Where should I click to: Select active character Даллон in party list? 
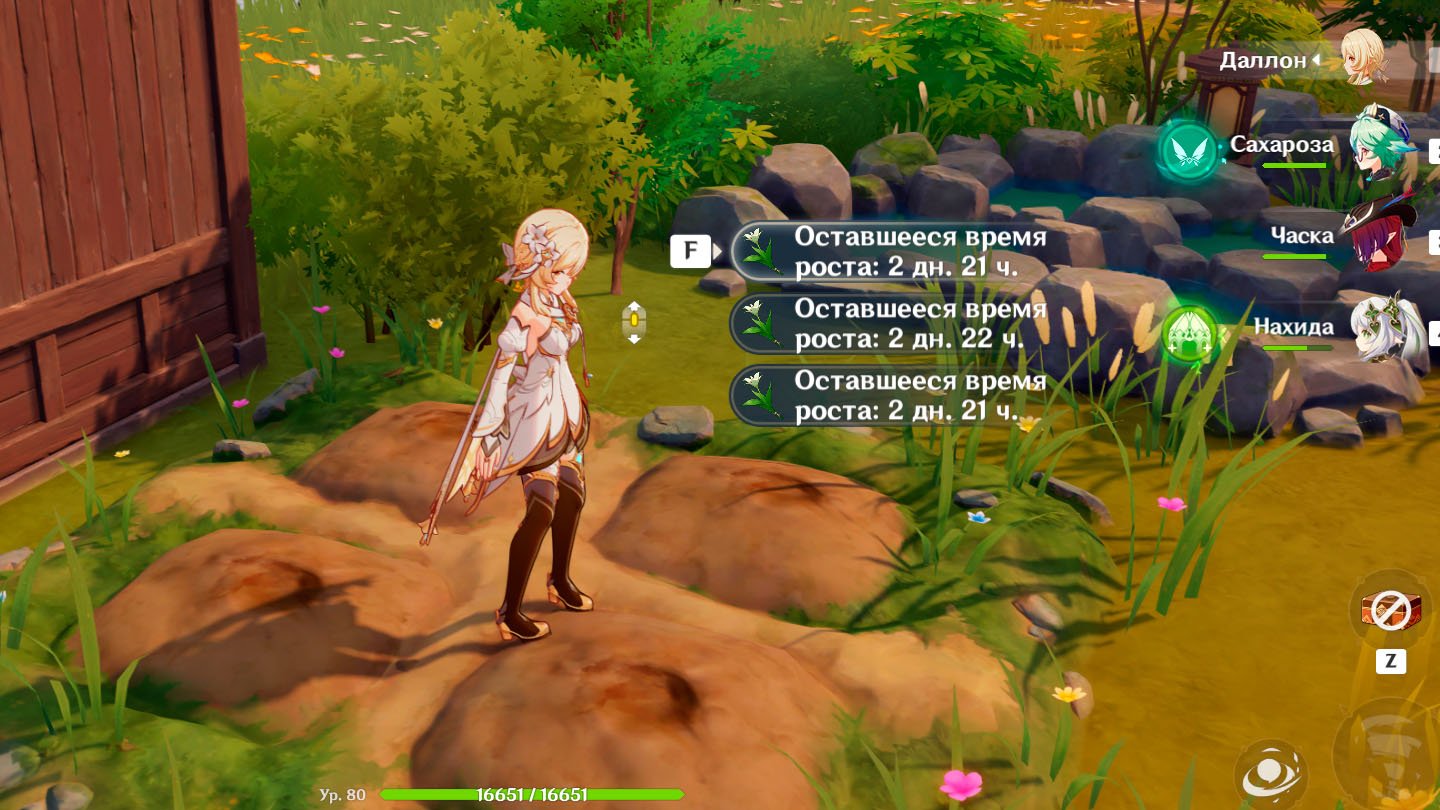click(1362, 58)
